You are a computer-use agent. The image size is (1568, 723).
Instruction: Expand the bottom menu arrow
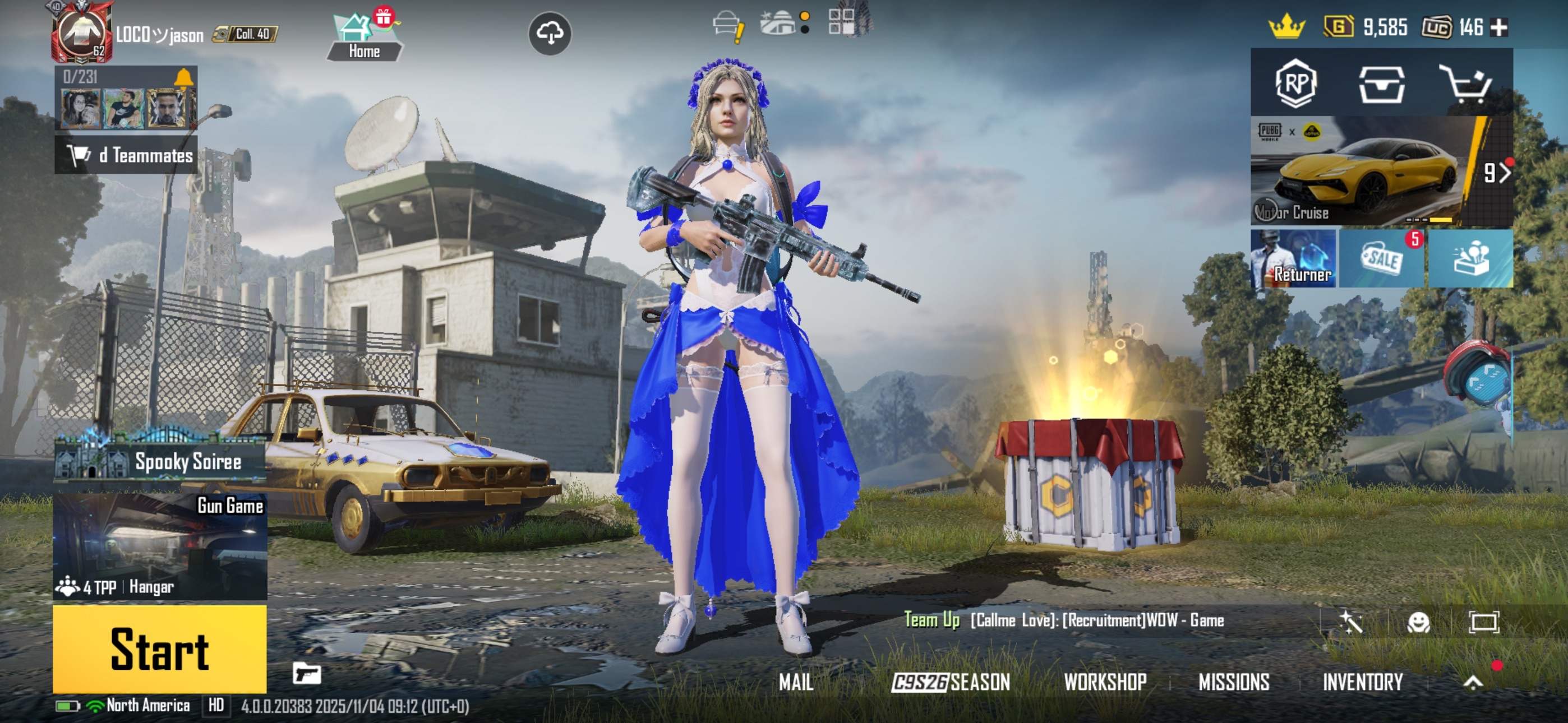(x=1473, y=682)
